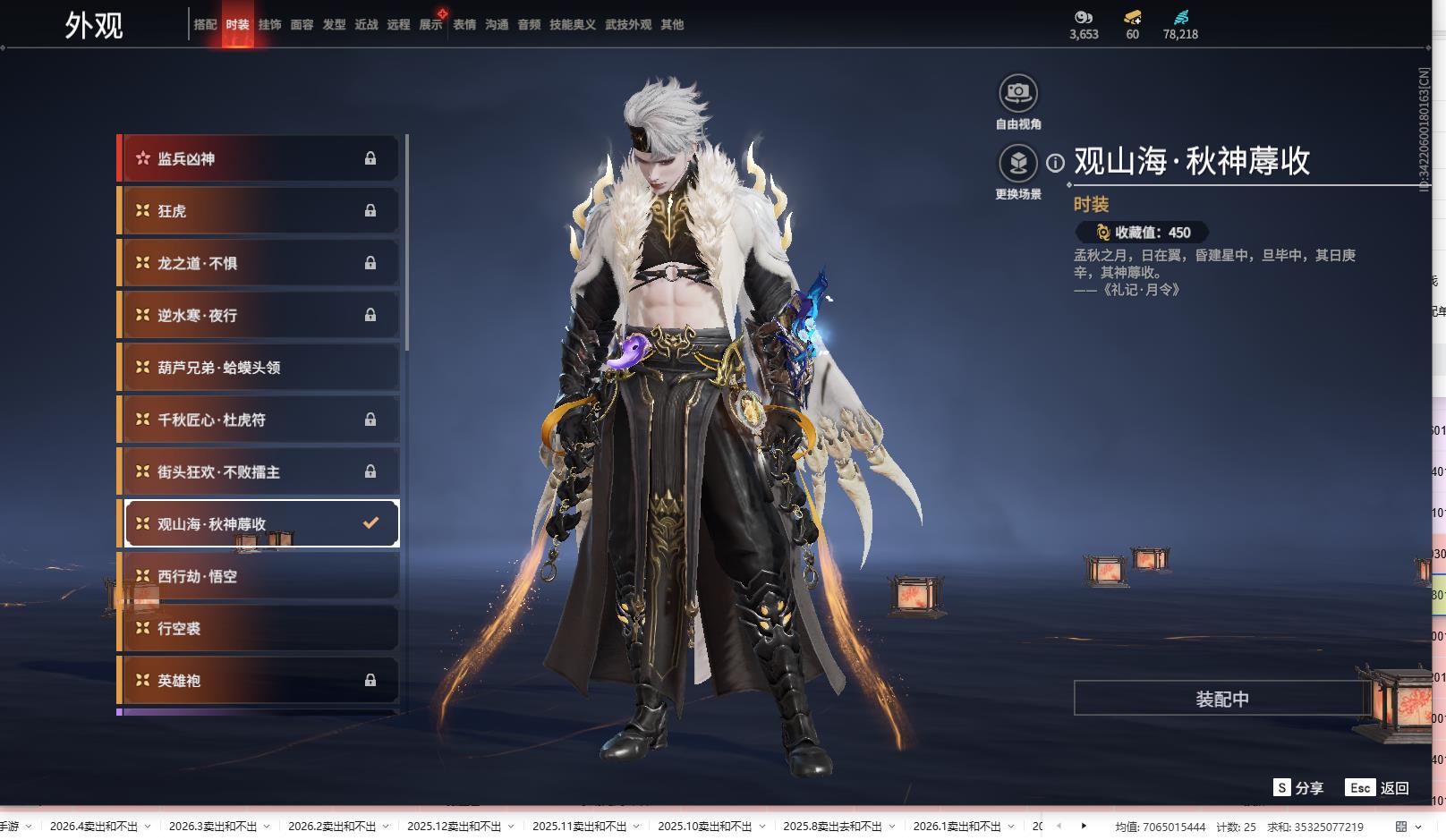Switch to the 搭配 tab
This screenshot has height=840, width=1446.
click(205, 25)
